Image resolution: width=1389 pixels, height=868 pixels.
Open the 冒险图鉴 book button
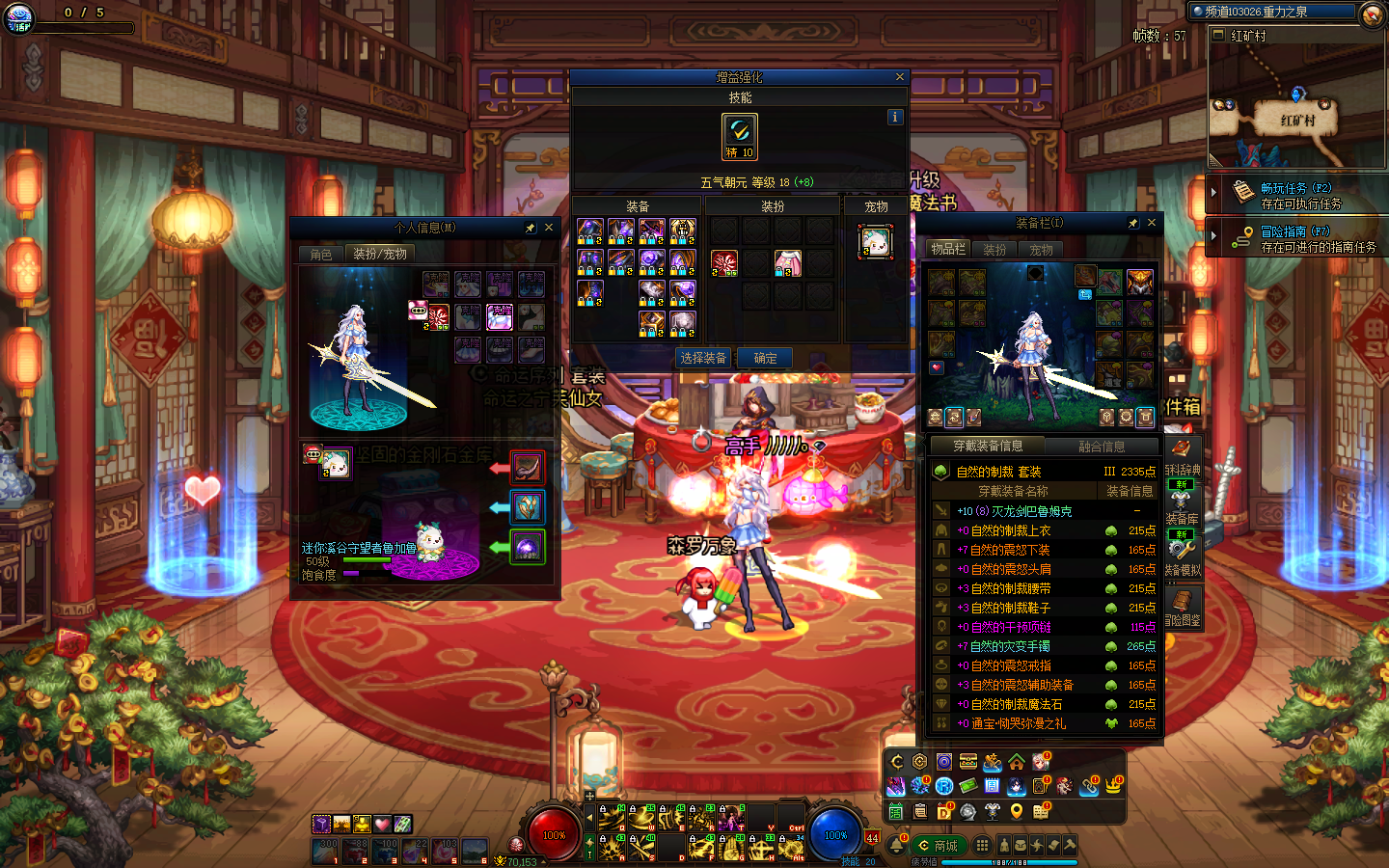(1182, 608)
